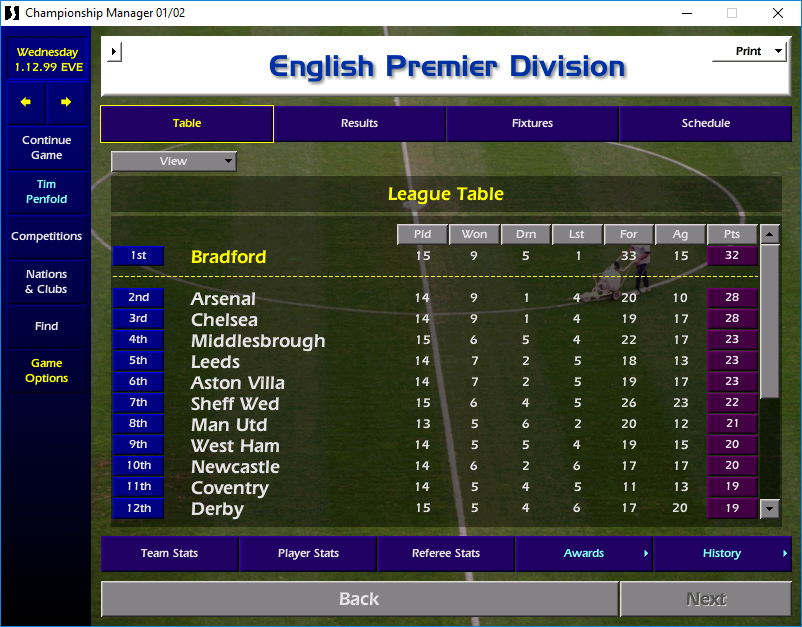Open Nations & Clubs
The height and width of the screenshot is (627, 802).
(46, 282)
